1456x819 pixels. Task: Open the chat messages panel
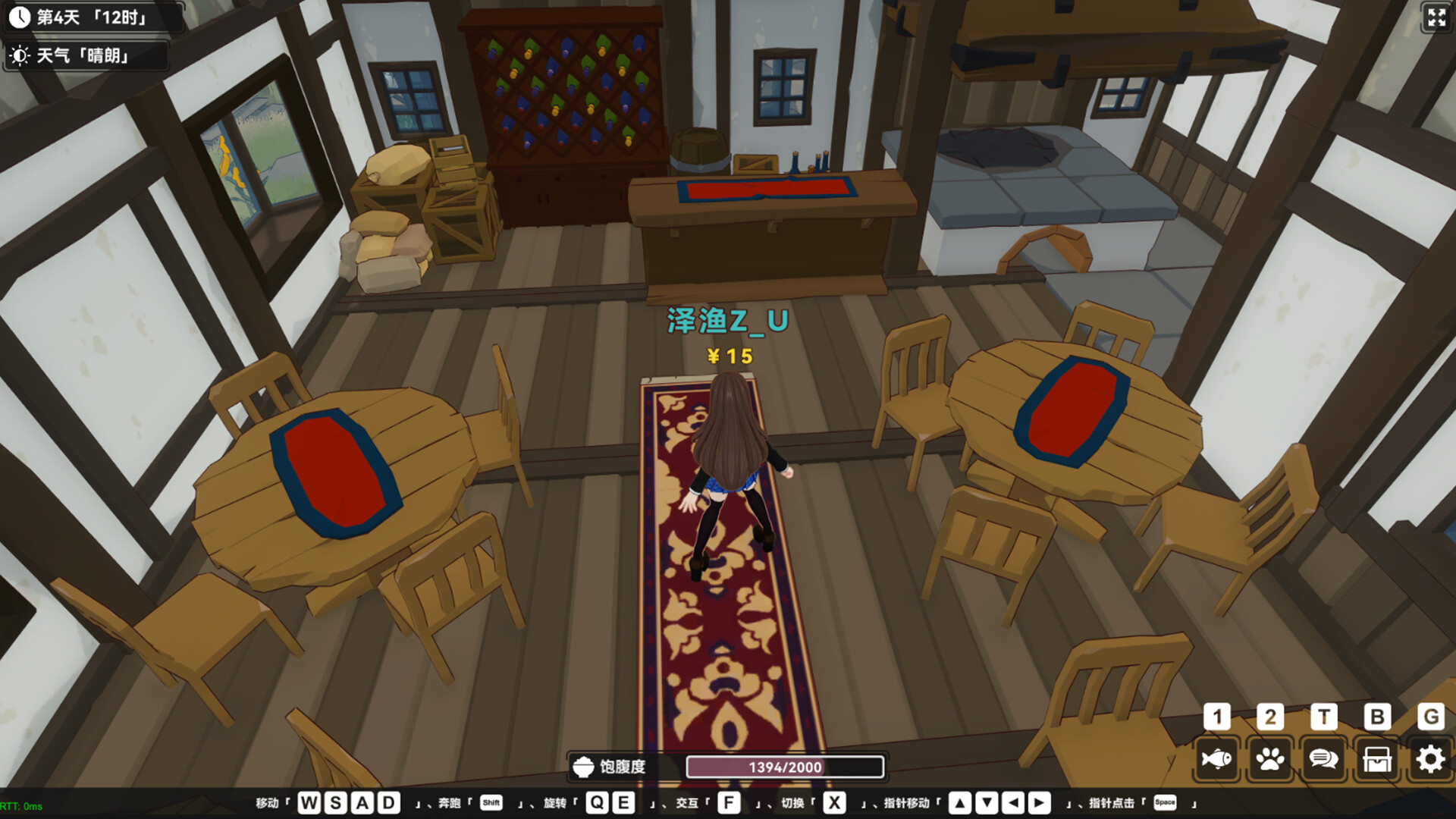point(1323,758)
